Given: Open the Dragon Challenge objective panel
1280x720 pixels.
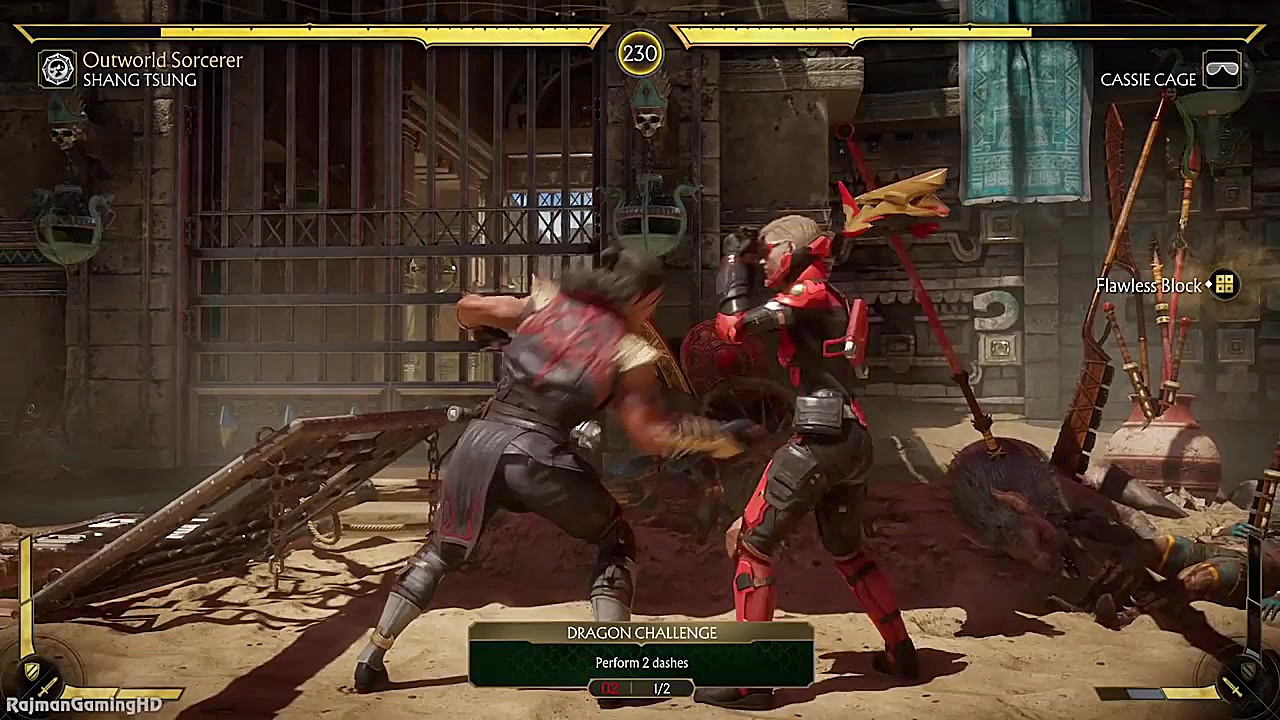Looking at the screenshot, I should [641, 656].
